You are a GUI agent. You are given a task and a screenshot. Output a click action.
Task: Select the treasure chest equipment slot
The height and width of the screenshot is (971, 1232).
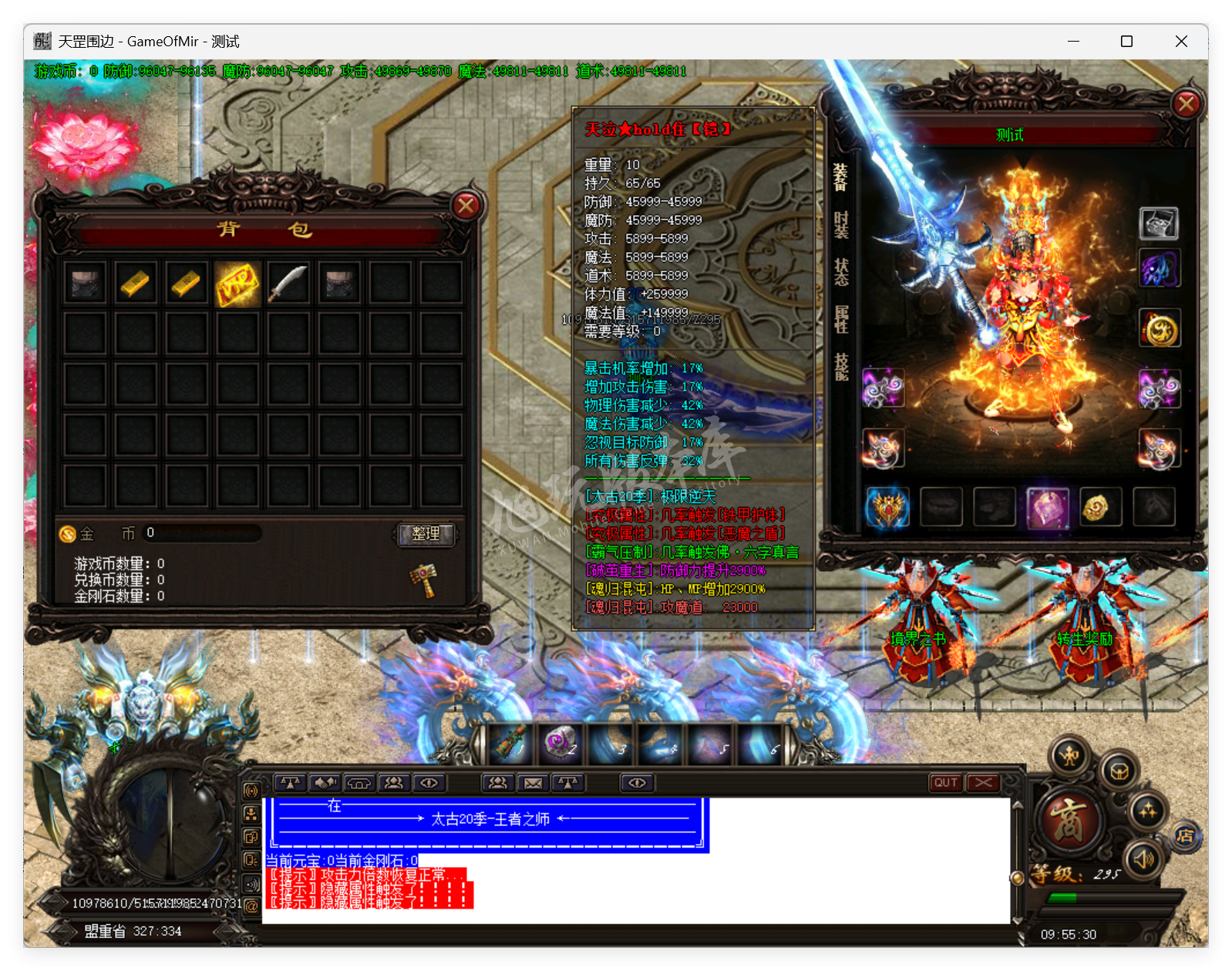1159,223
